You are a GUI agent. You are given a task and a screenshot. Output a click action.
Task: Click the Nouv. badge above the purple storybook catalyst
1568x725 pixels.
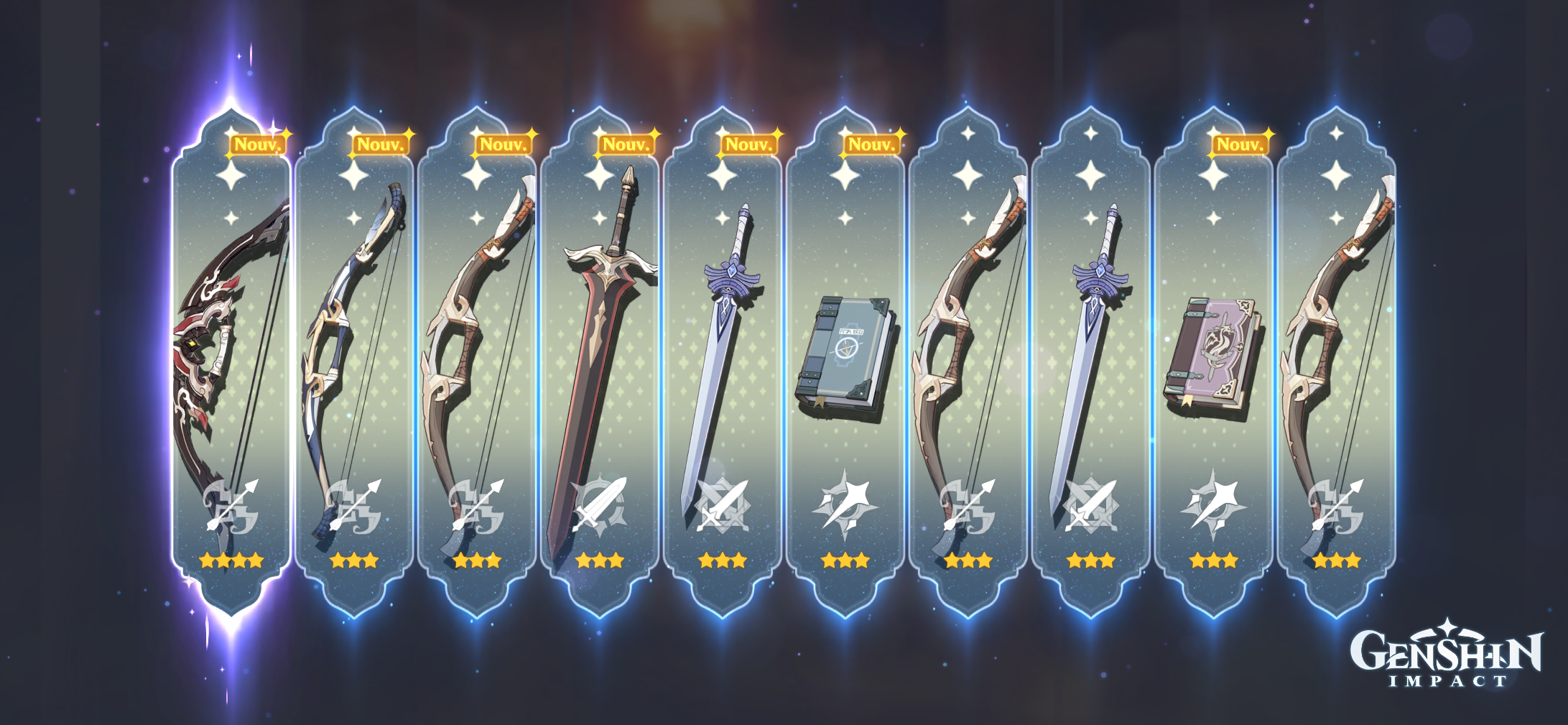coord(1243,144)
